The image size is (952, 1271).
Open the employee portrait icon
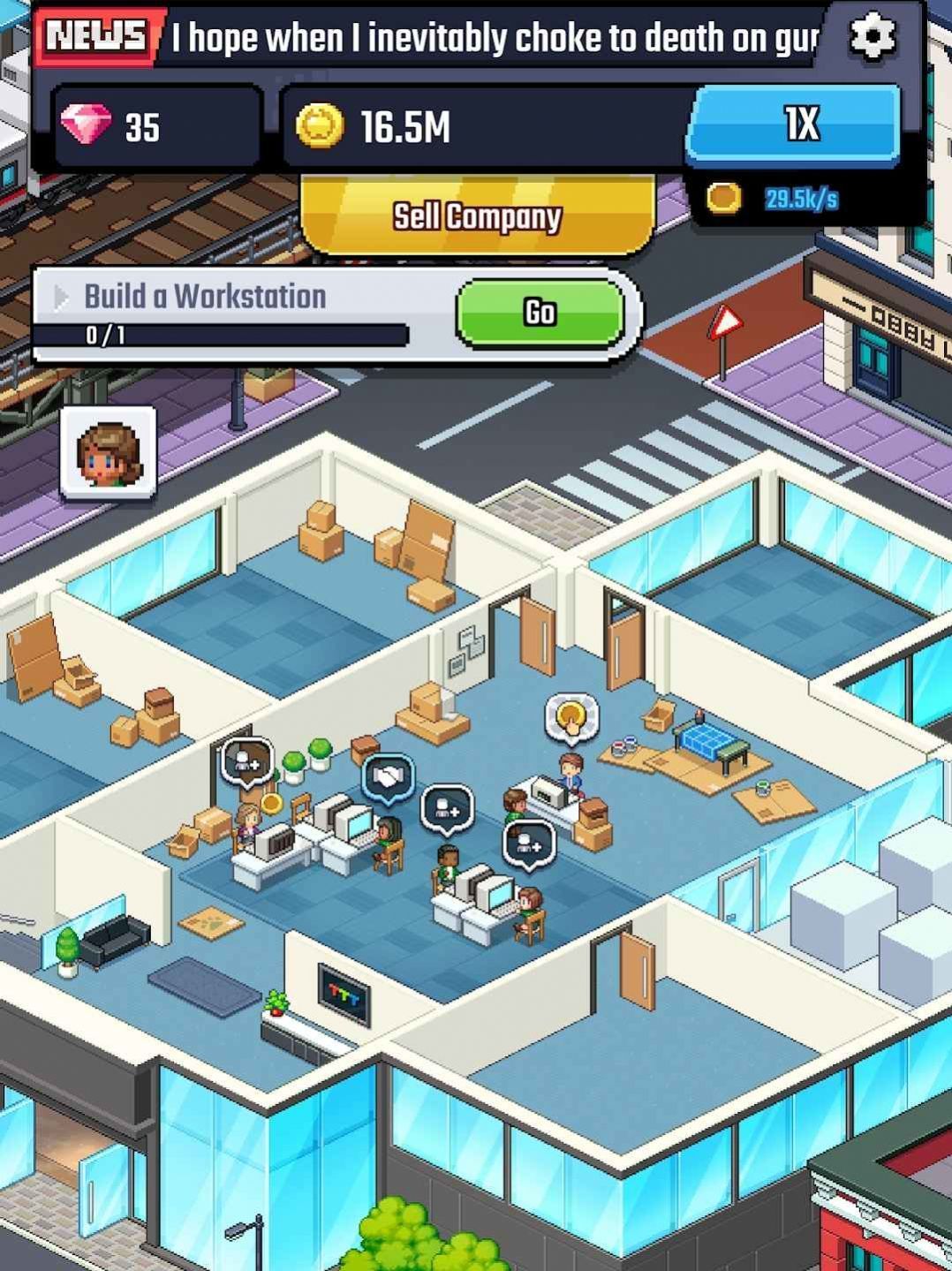pyautogui.click(x=109, y=453)
